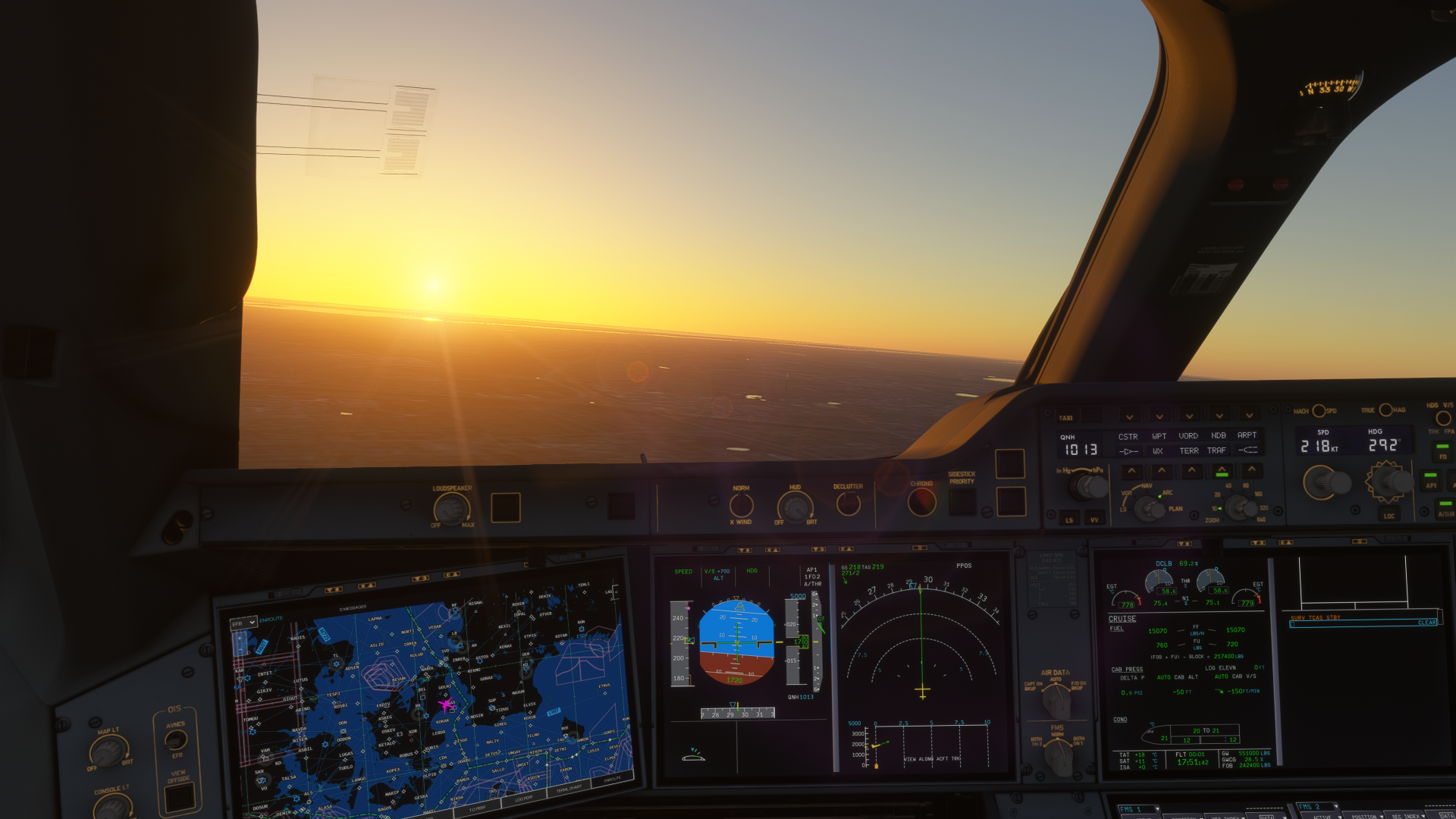Toggle the VV button
This screenshot has height=819, width=1456.
(x=1094, y=519)
